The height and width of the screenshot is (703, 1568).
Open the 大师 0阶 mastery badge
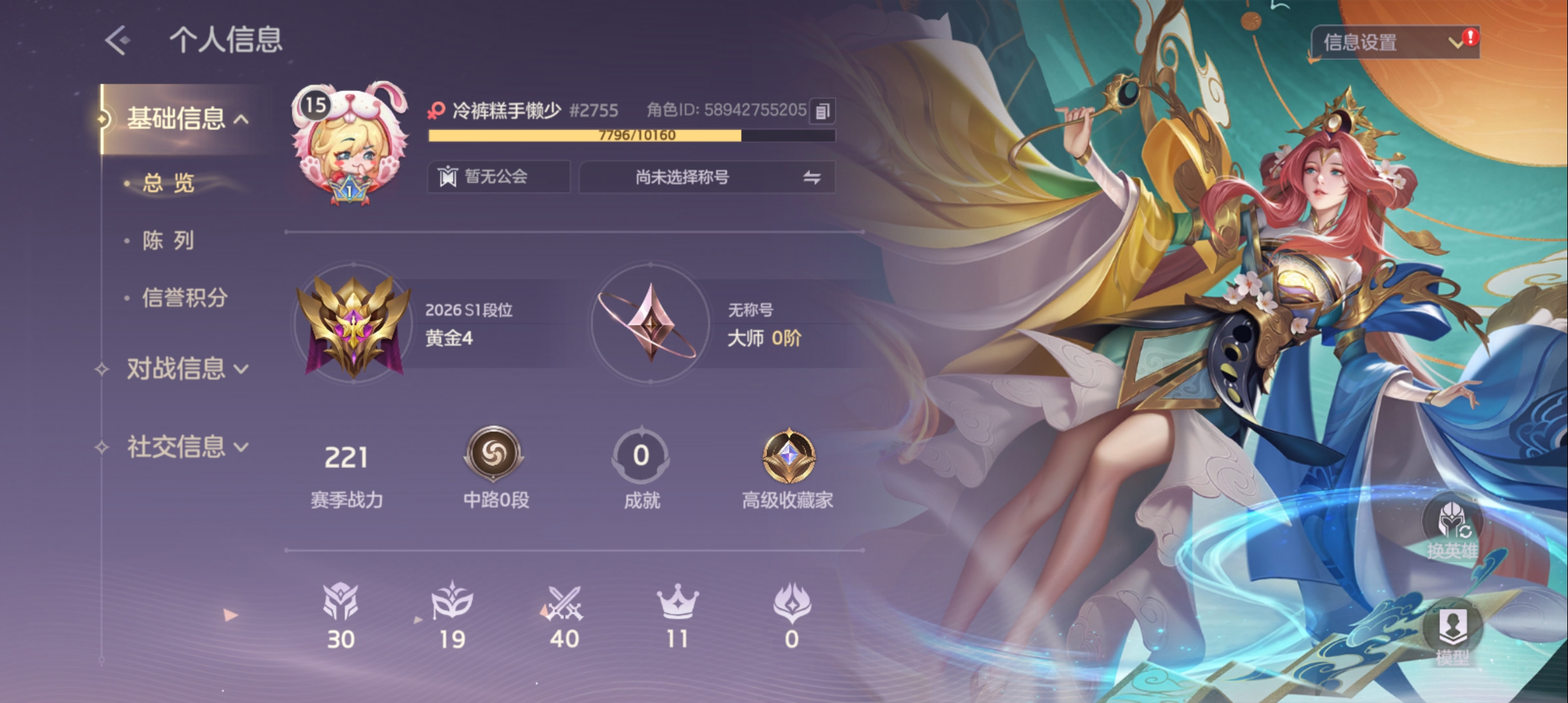click(650, 324)
